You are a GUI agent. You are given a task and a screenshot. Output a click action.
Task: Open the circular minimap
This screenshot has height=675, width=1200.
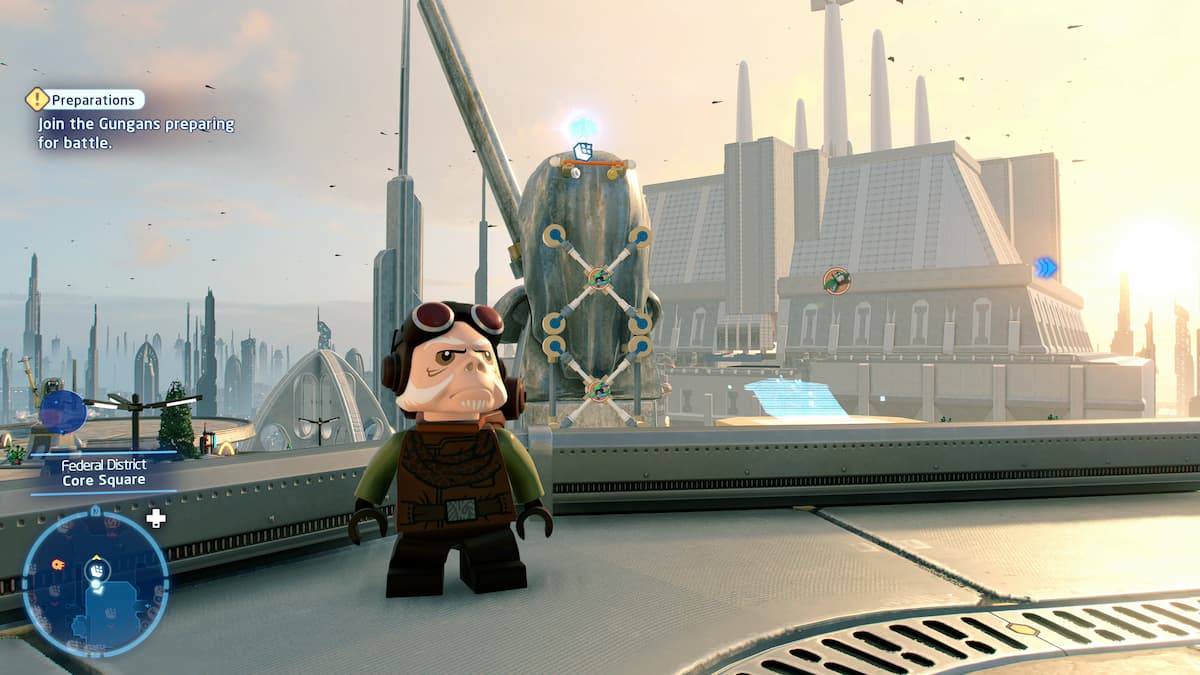coord(95,582)
